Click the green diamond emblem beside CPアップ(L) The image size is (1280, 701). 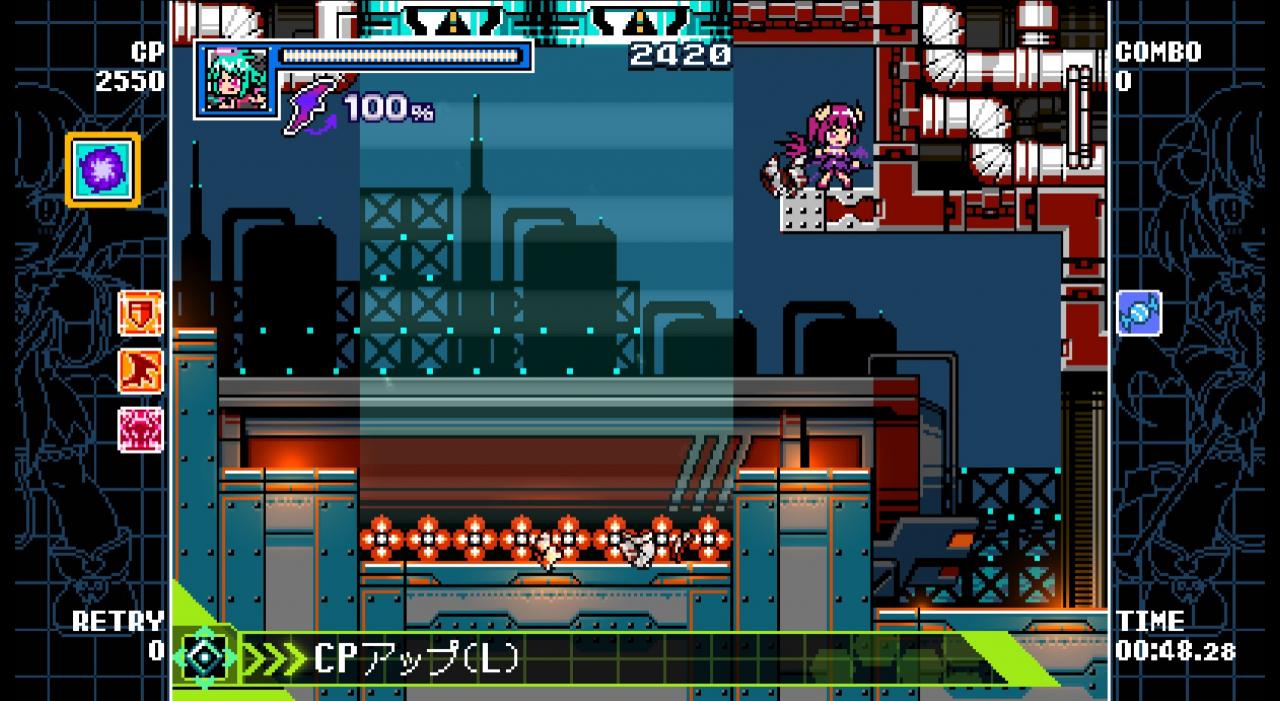[x=206, y=658]
